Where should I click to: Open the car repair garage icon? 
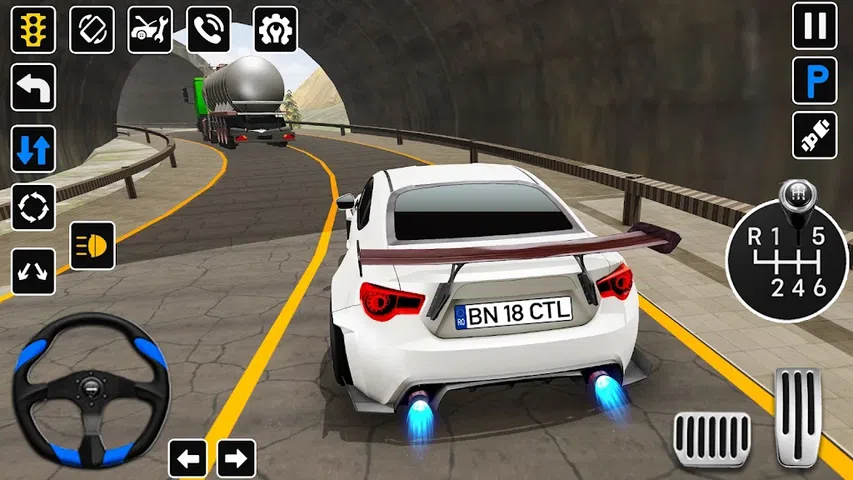point(150,30)
